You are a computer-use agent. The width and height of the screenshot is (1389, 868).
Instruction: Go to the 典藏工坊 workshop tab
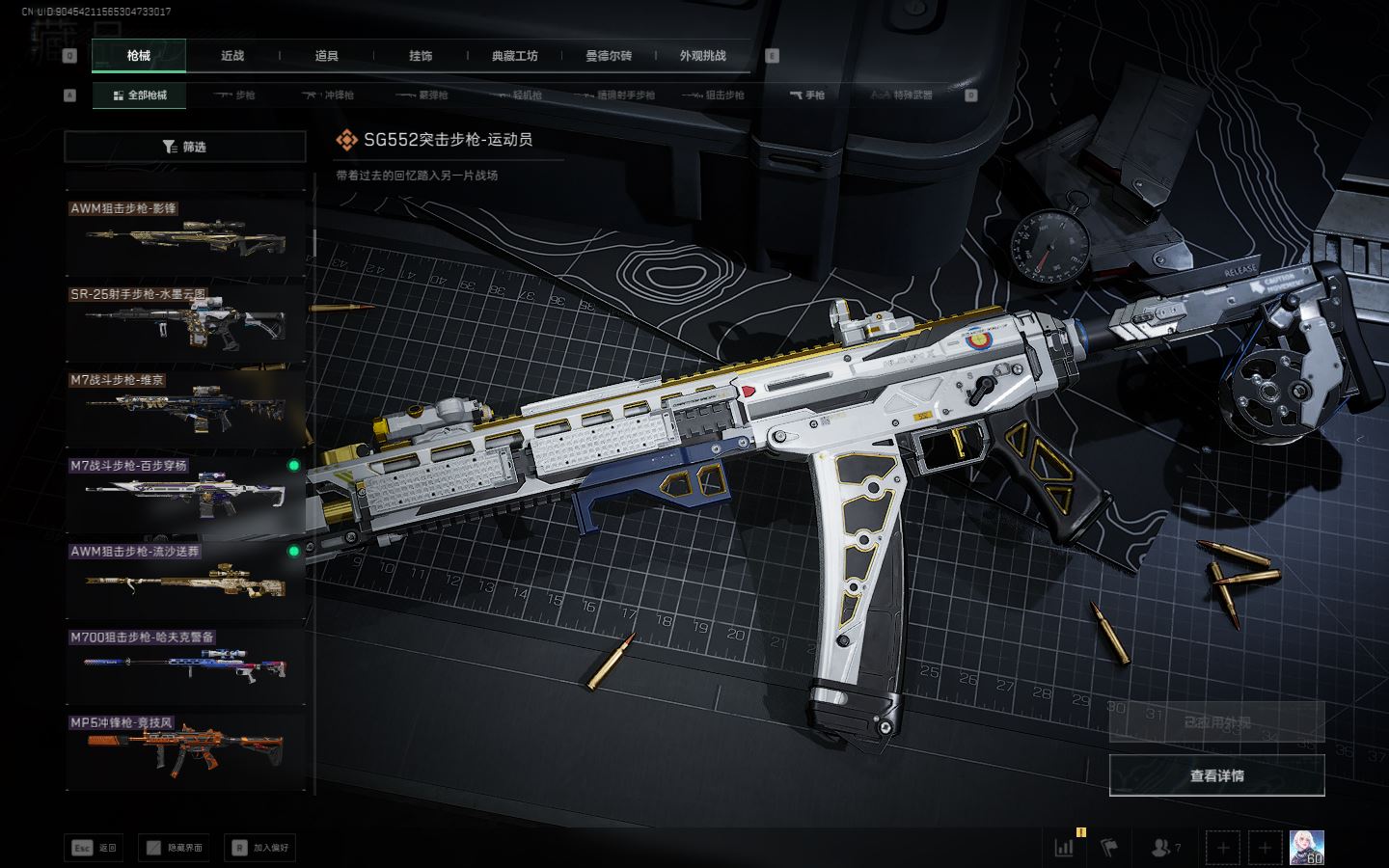pyautogui.click(x=515, y=56)
